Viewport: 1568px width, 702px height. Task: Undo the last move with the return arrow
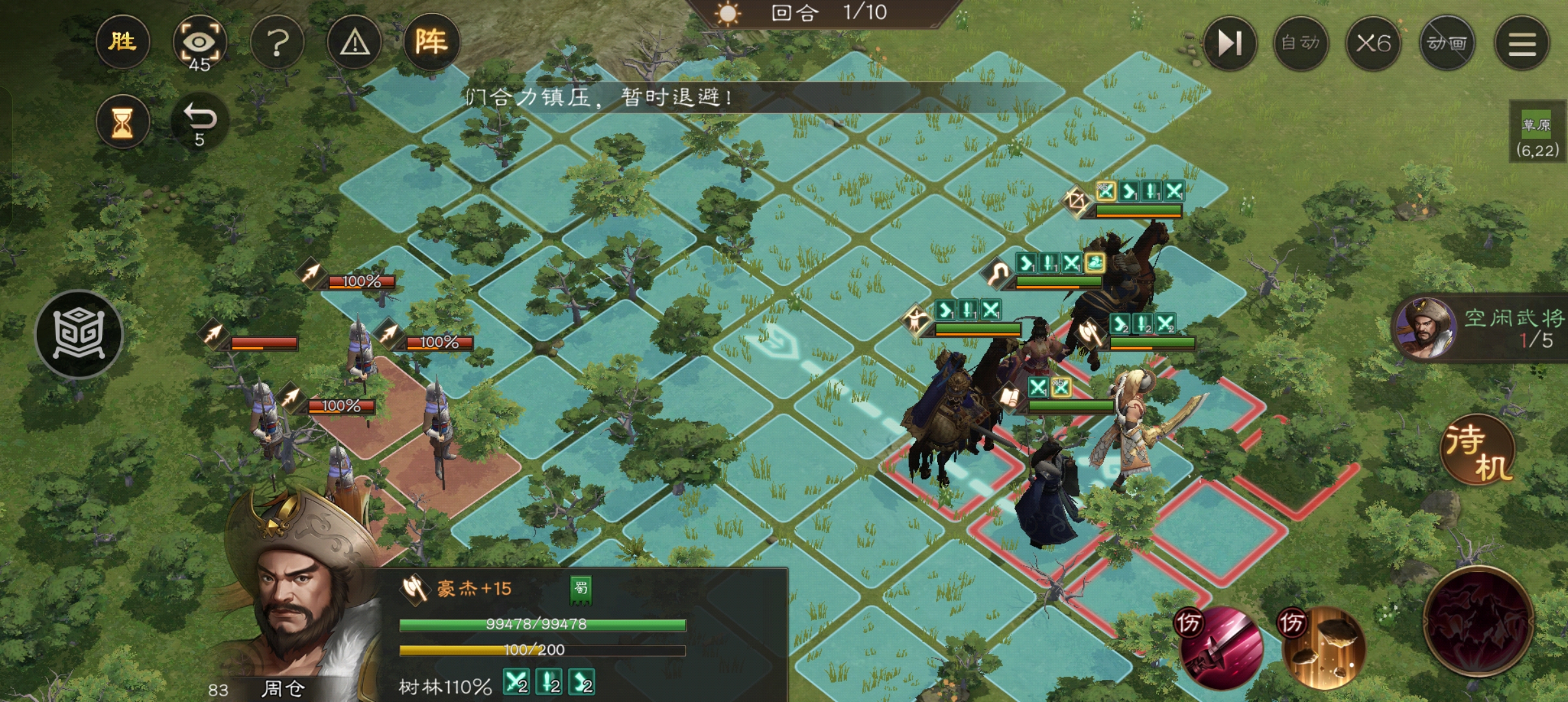tap(199, 122)
